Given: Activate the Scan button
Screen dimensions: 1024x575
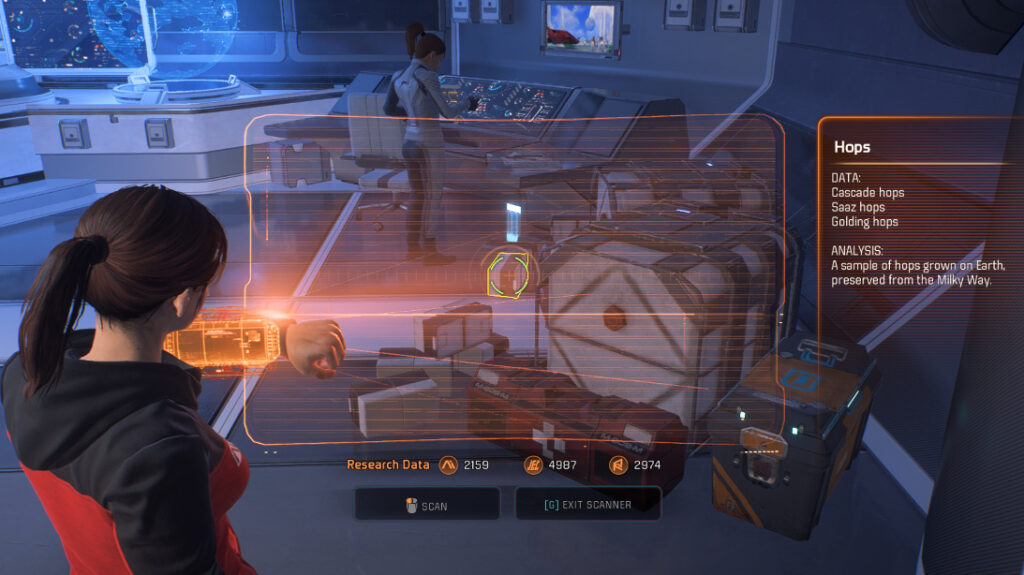Looking at the screenshot, I should (427, 505).
